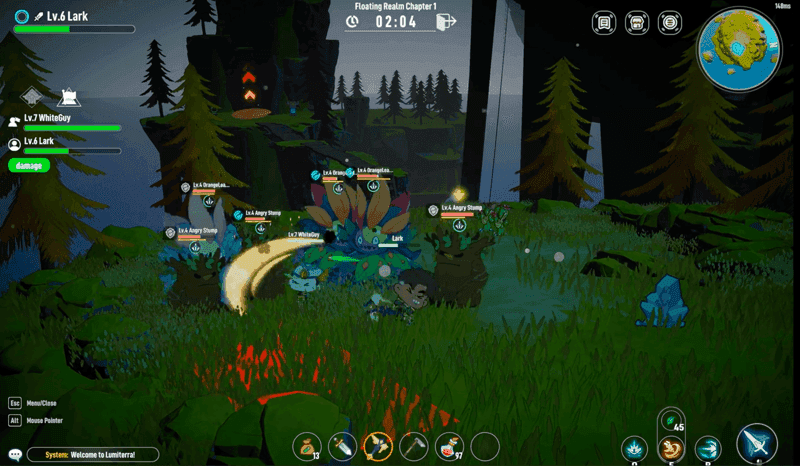Open the round list menu icon
Image resolution: width=800 pixels, height=466 pixels.
click(669, 22)
